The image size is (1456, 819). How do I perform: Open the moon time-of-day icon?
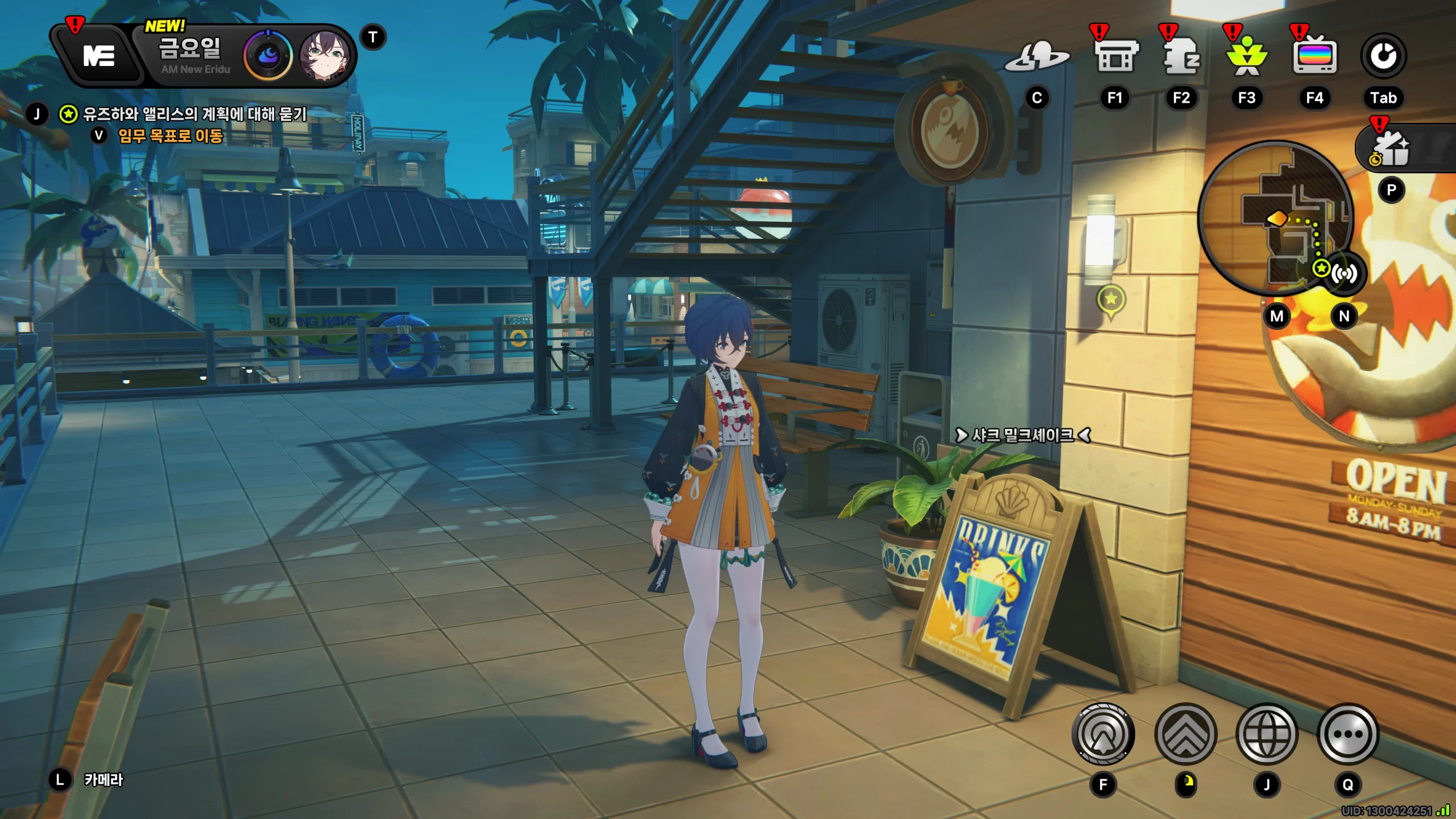[268, 56]
